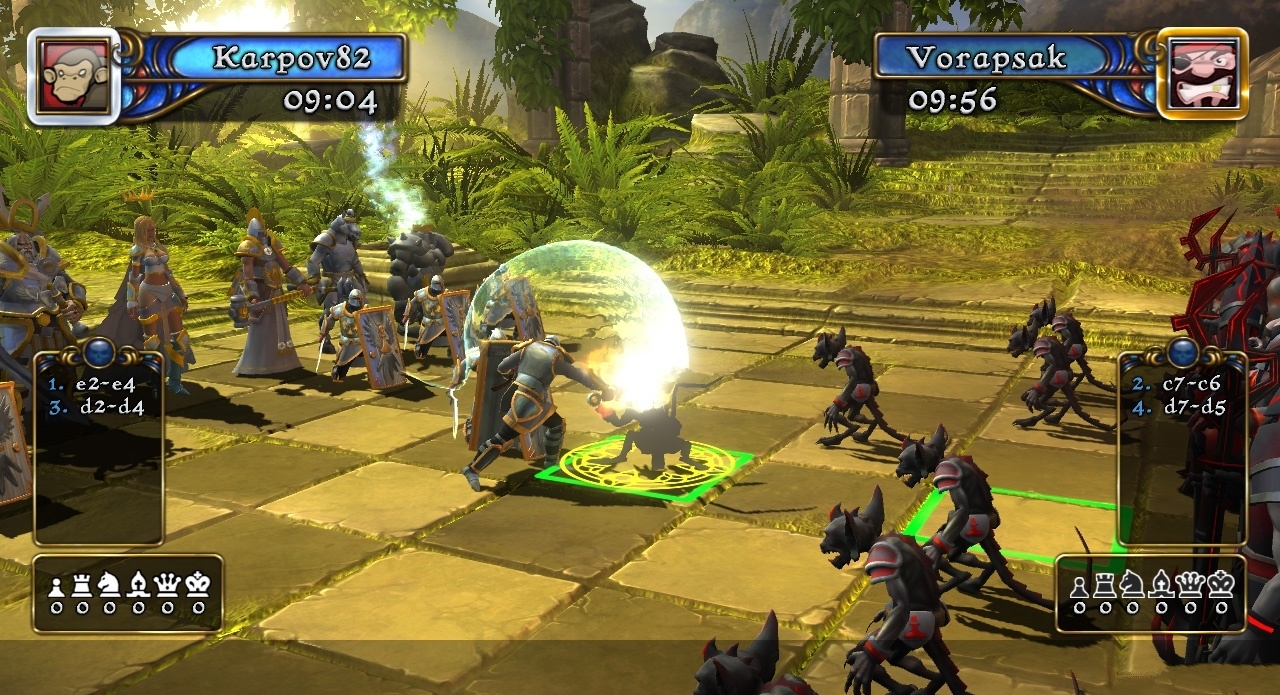
Task: Select the Karpov82 player name banner
Action: 291,57
